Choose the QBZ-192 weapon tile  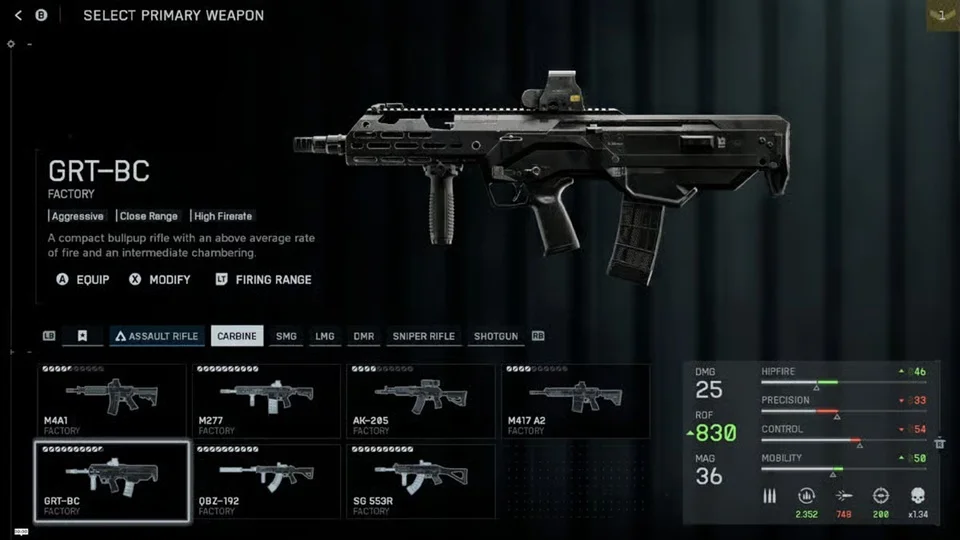pos(267,481)
